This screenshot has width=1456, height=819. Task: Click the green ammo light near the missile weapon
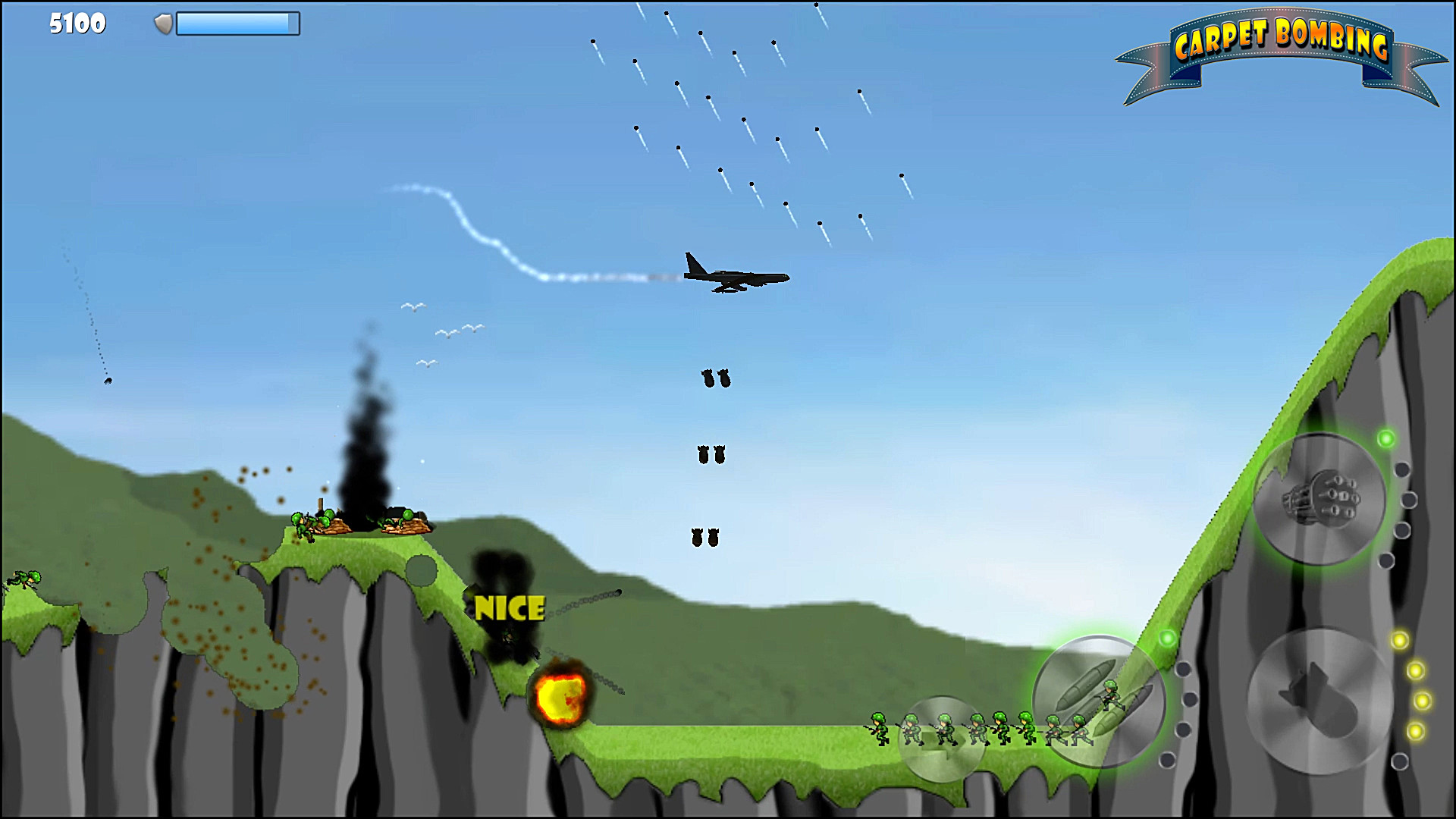pyautogui.click(x=1168, y=639)
